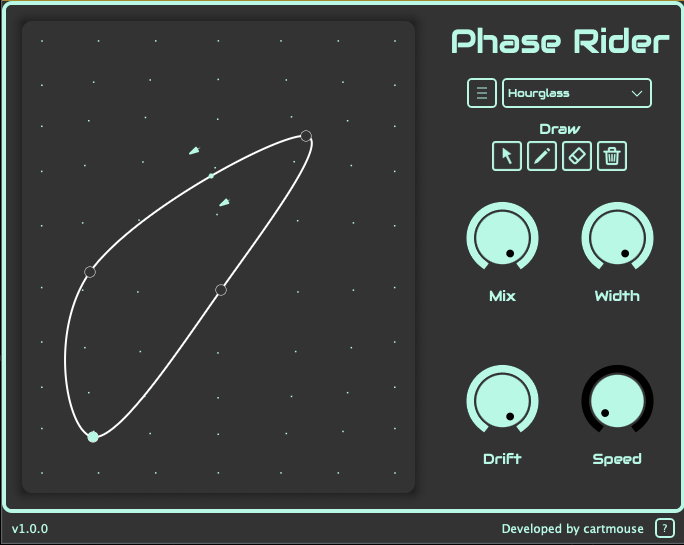Select the filled start point on the path
684x545 pixels.
(x=93, y=436)
